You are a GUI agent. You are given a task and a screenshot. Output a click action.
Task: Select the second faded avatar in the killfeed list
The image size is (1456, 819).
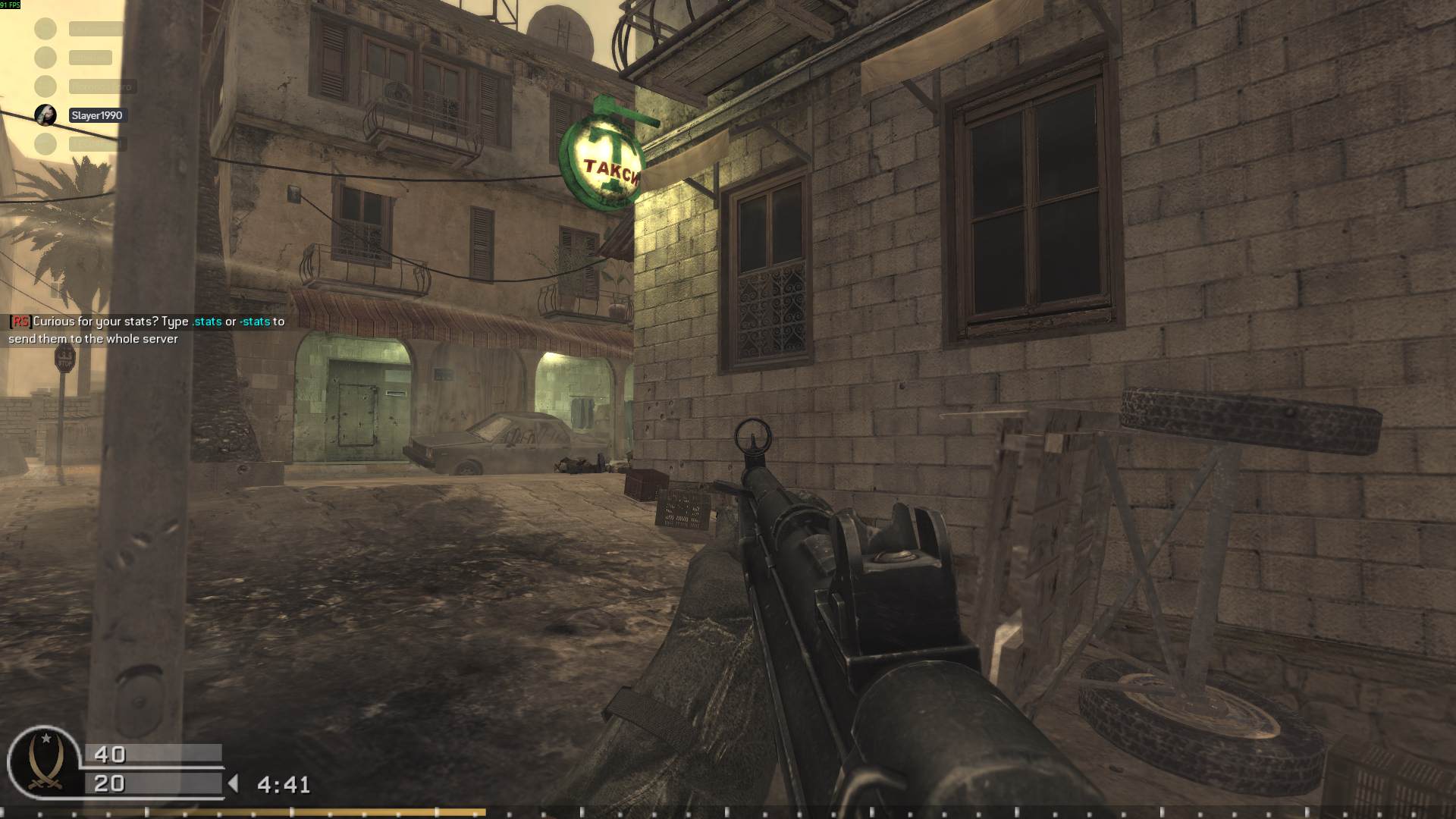tap(45, 57)
